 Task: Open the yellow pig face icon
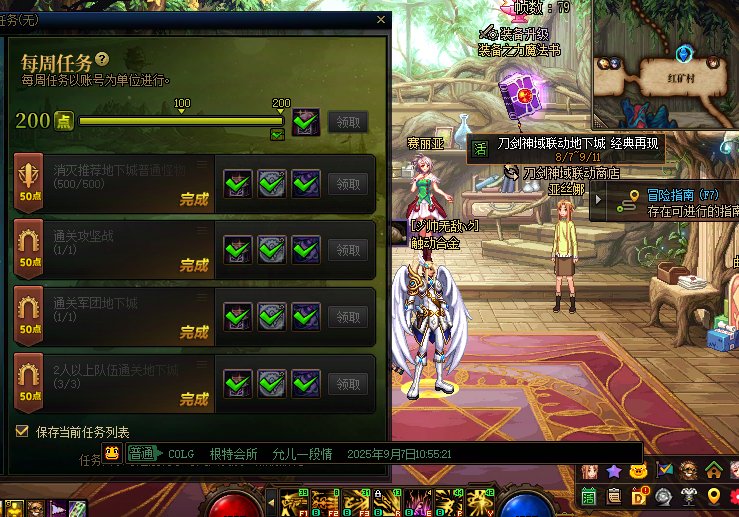(x=637, y=470)
